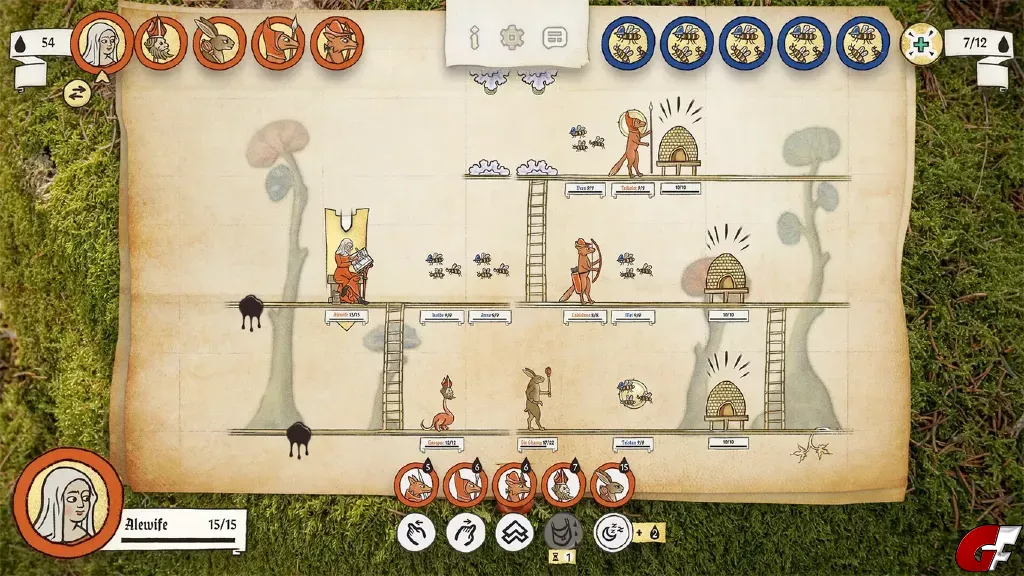
Task: Rest with the moon sleep button
Action: (612, 532)
